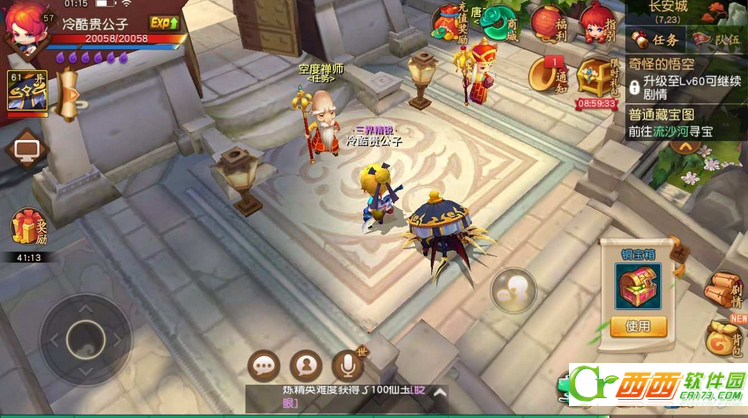Viewport: 748px width, 418px height.
Task: Select the 普通藏宝图 treasure map quest
Action: tap(686, 123)
